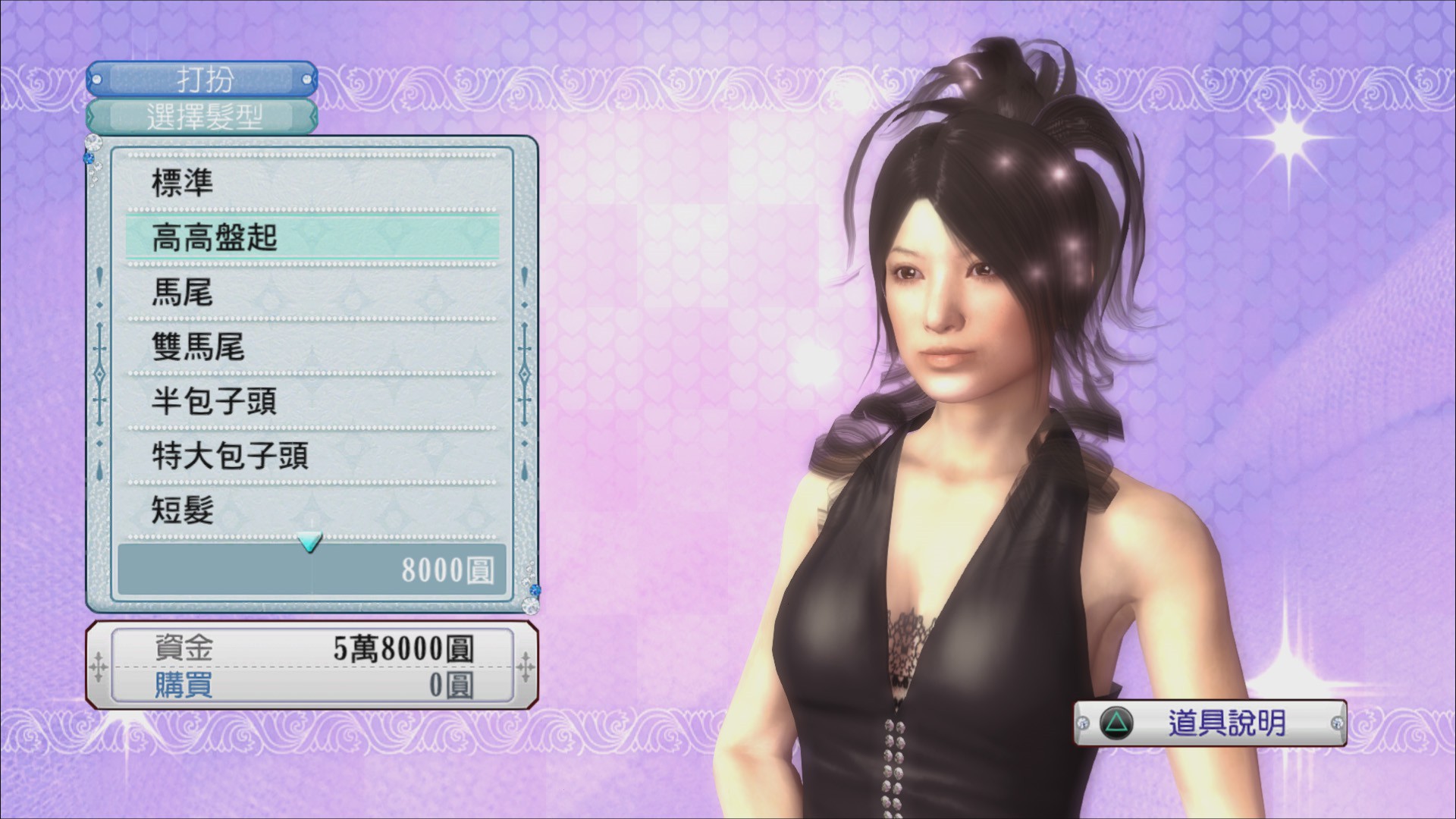Click the down arrow below the hairstyle list
Image resolution: width=1456 pixels, height=819 pixels.
pyautogui.click(x=310, y=542)
